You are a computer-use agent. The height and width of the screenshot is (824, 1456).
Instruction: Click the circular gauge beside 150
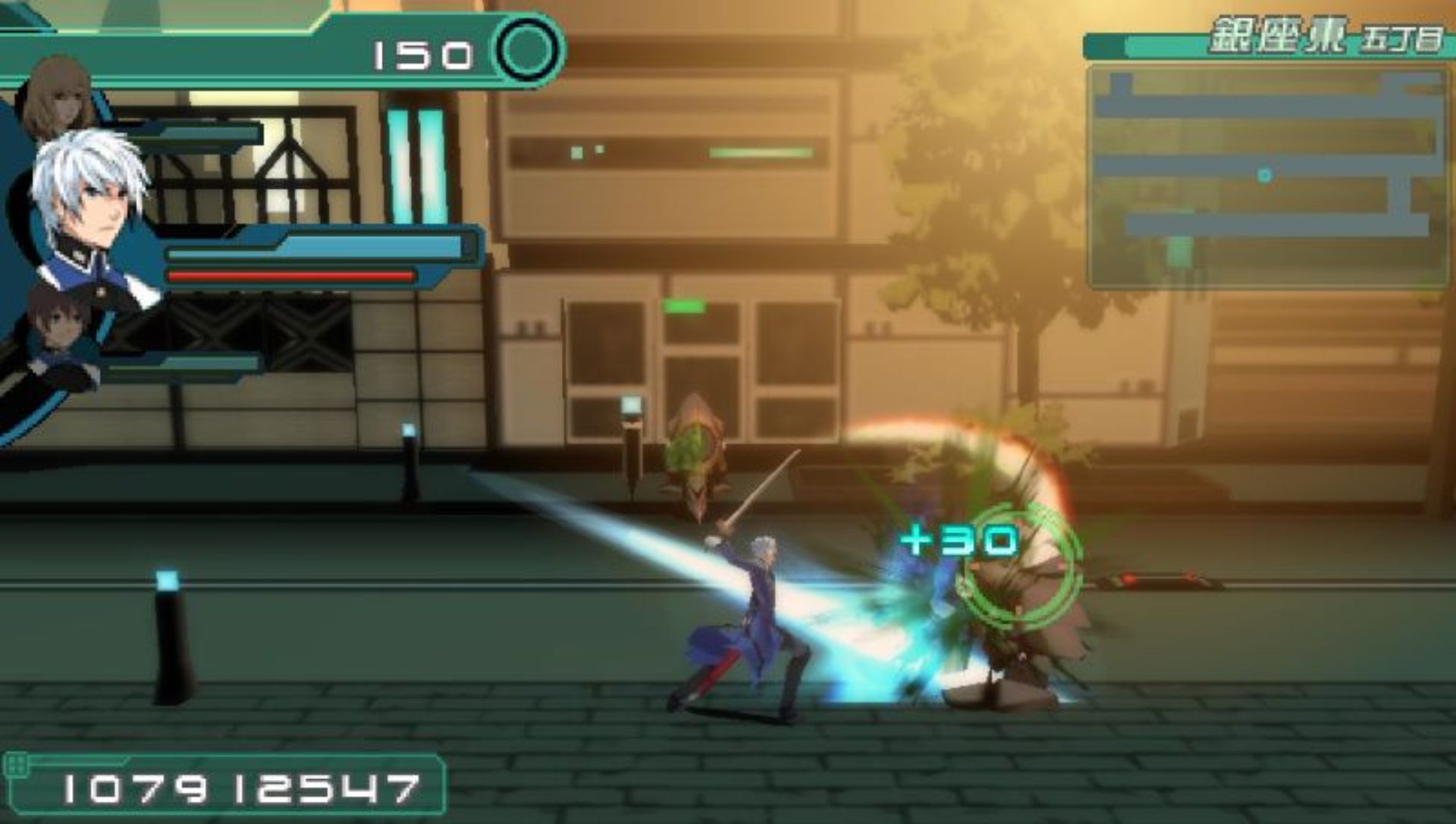point(529,52)
